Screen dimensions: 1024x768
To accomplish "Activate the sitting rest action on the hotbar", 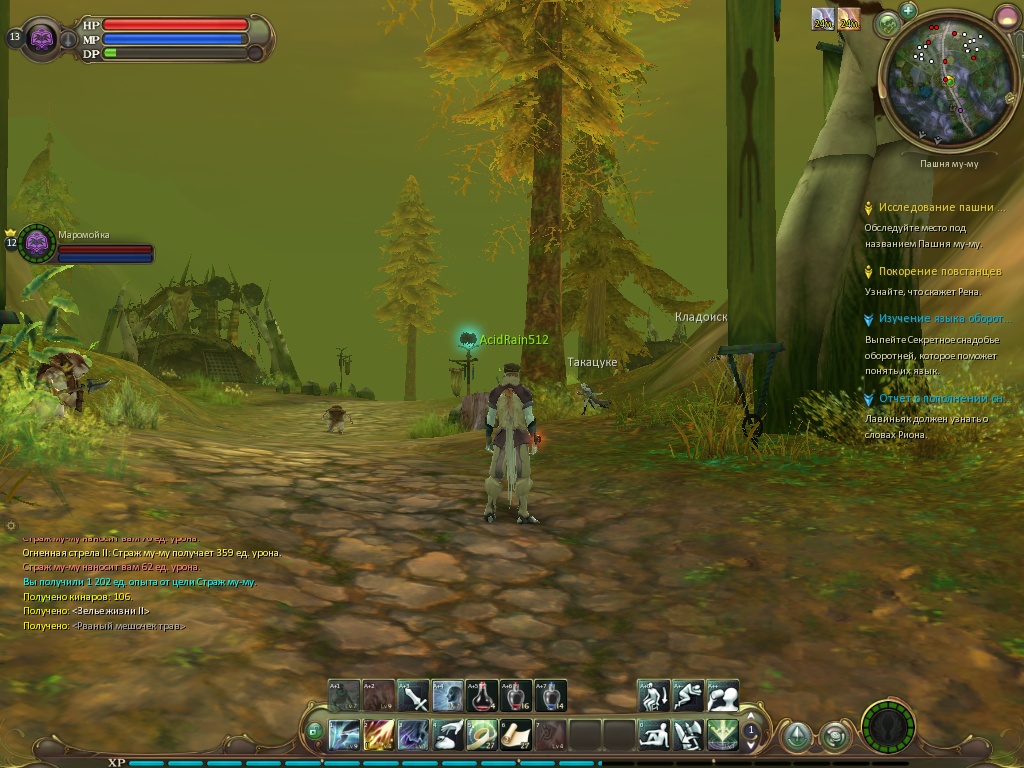I will 653,735.
